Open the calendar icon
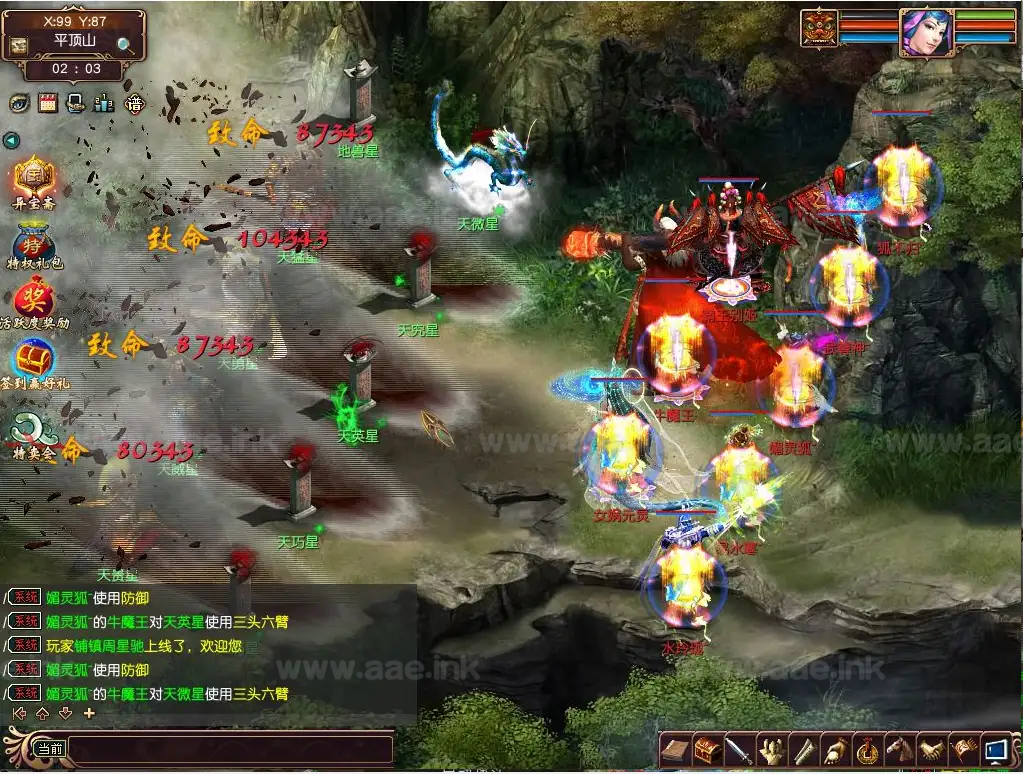The height and width of the screenshot is (774, 1023). click(x=47, y=103)
